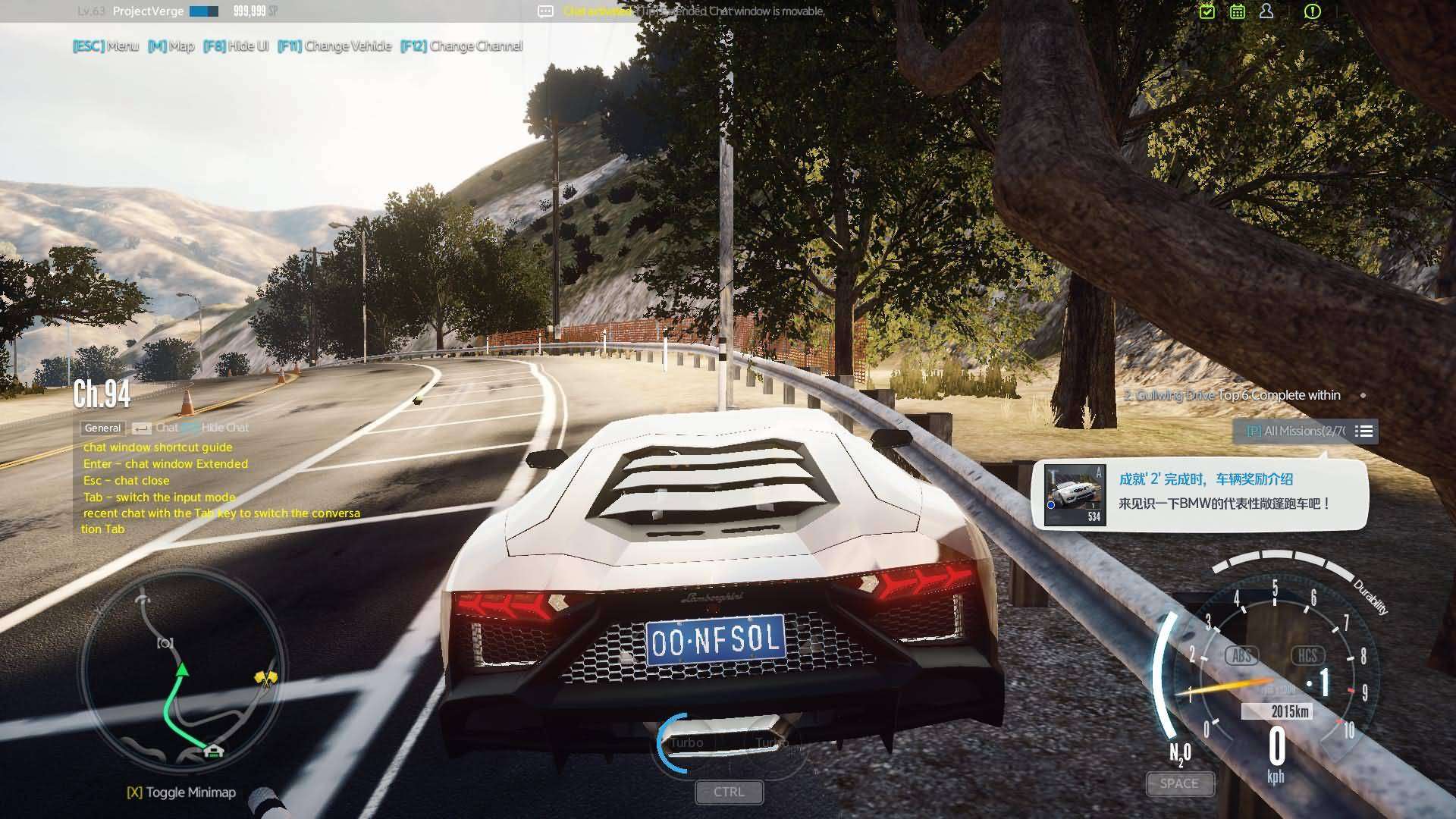Screen dimensions: 1456x819
Task: Select the Gullwing Drive mission tracker
Action: (x=1232, y=395)
